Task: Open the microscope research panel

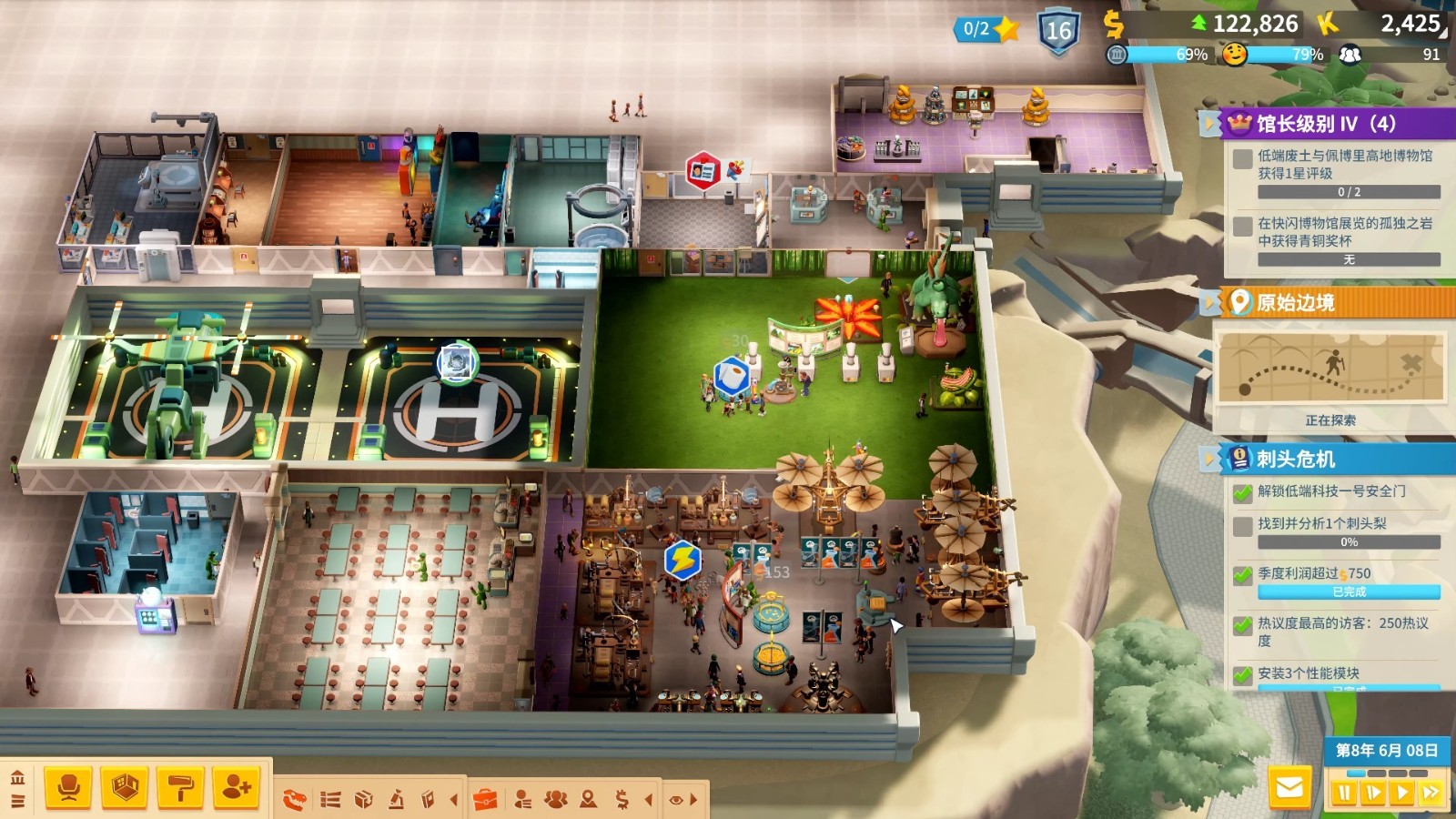Action: pyautogui.click(x=397, y=800)
